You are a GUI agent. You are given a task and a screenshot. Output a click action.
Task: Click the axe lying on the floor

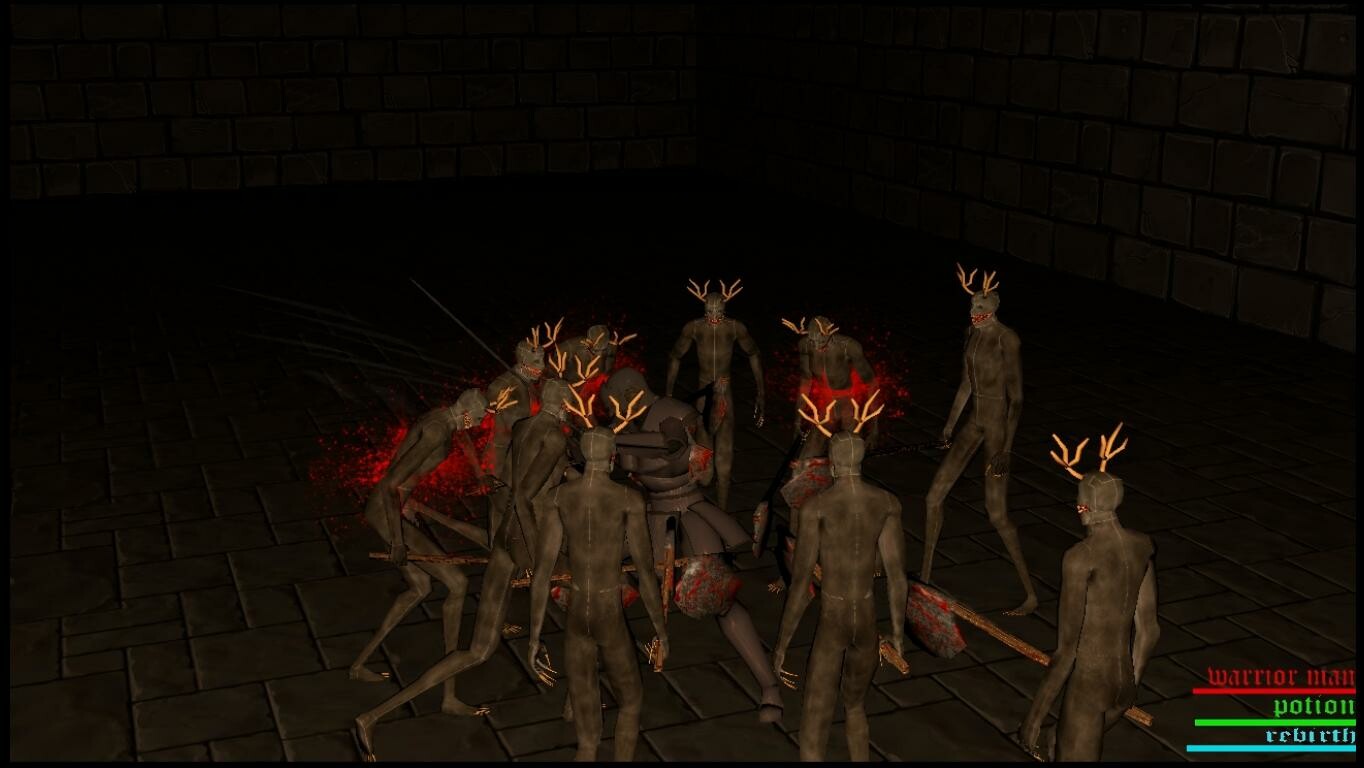930,620
